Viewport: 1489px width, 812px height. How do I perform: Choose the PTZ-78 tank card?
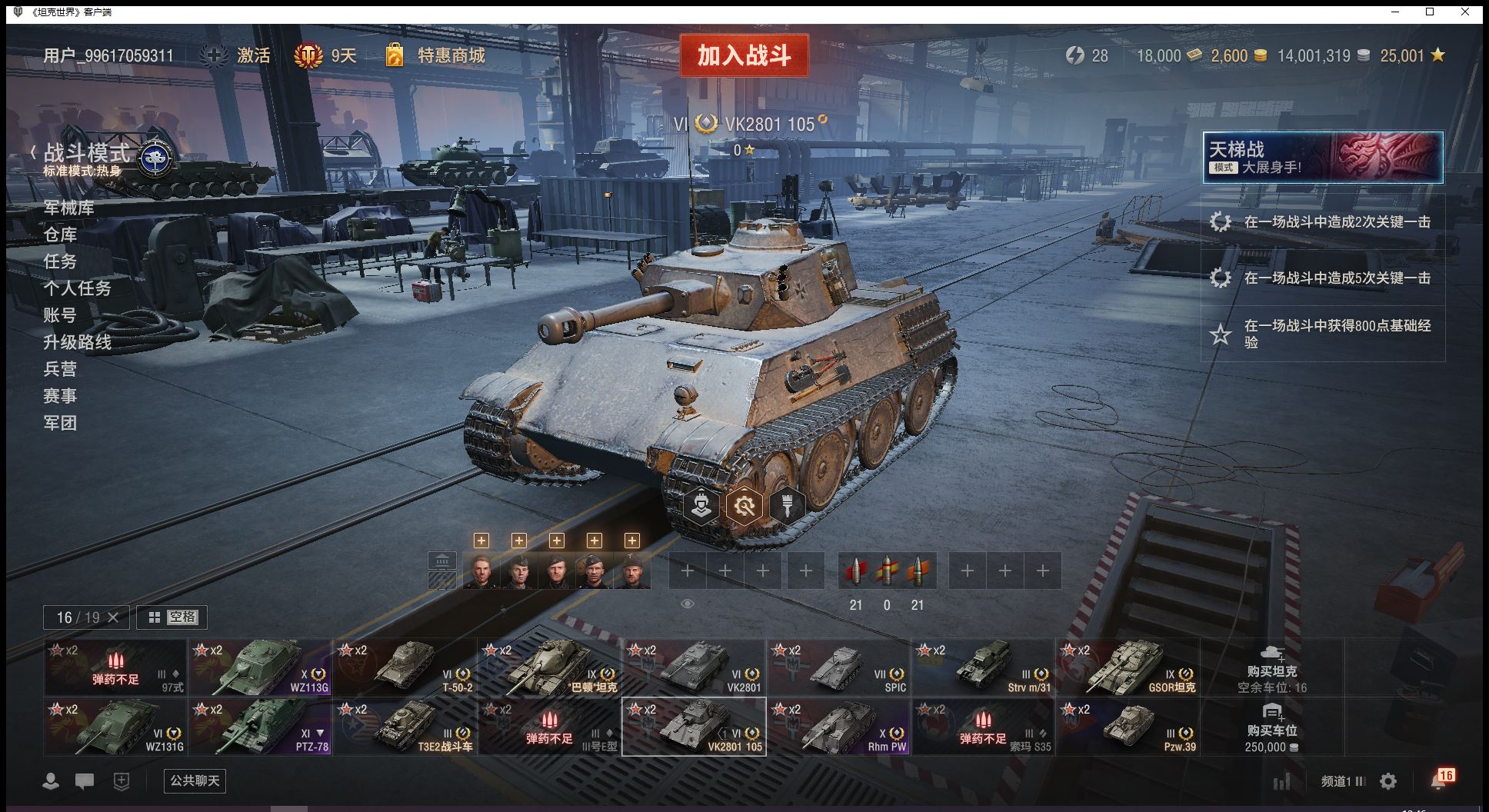pyautogui.click(x=261, y=727)
